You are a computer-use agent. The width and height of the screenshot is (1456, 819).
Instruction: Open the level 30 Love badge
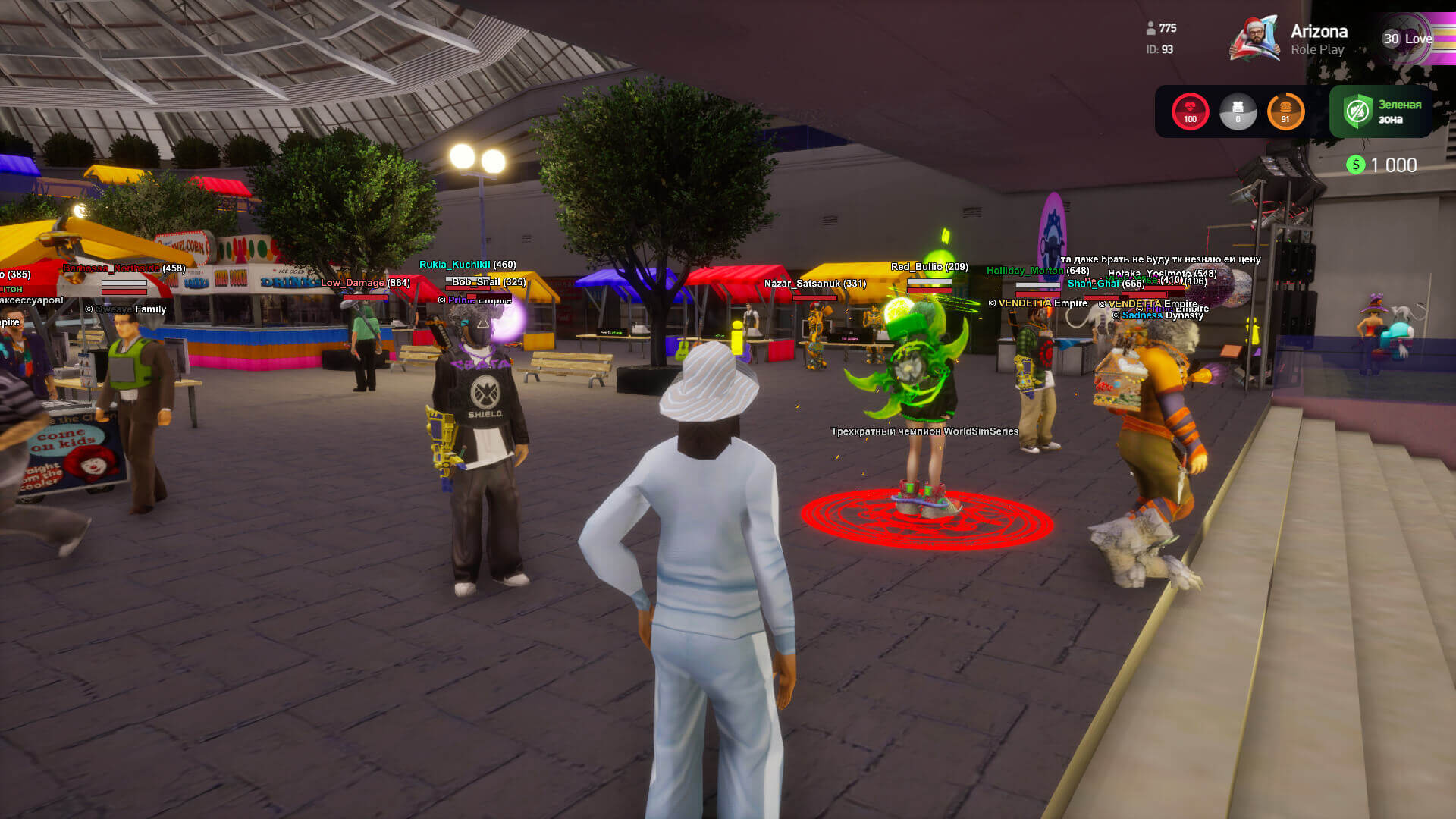click(x=1407, y=39)
